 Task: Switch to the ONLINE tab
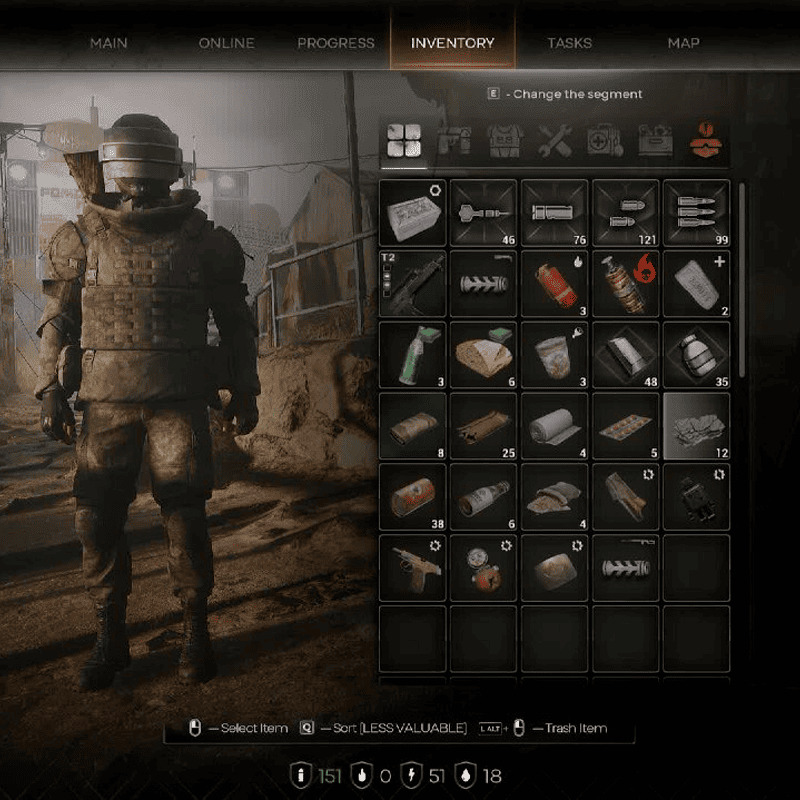pos(226,43)
